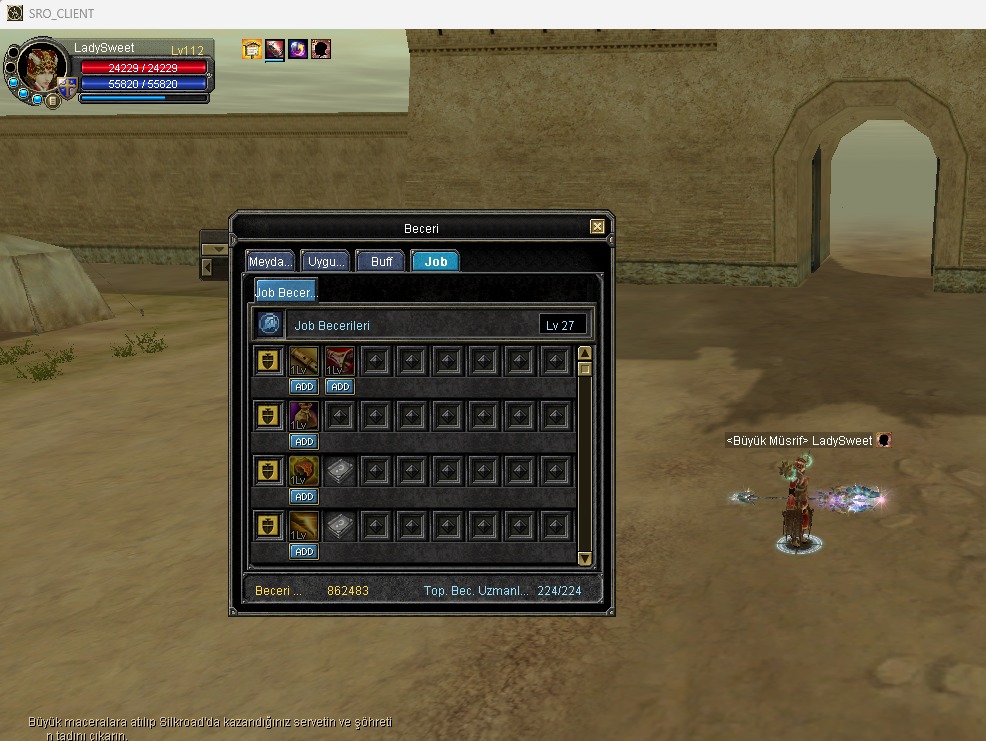Viewport: 986px width, 741px height.
Task: Select the signboard buff icon
Action: point(252,49)
